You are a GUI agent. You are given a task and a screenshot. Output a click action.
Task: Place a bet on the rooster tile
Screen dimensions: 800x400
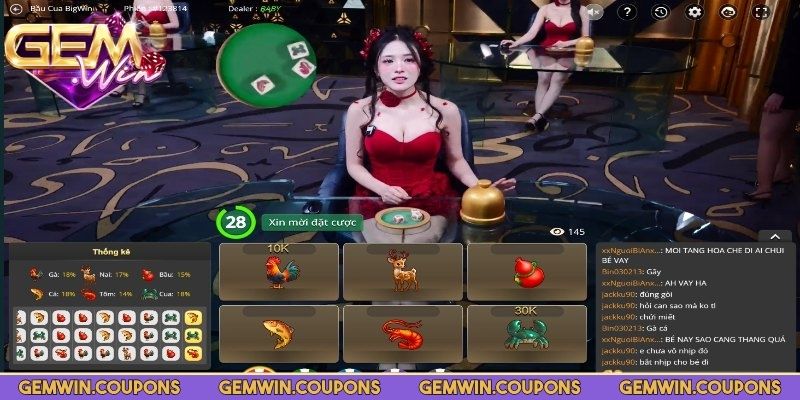coord(278,270)
